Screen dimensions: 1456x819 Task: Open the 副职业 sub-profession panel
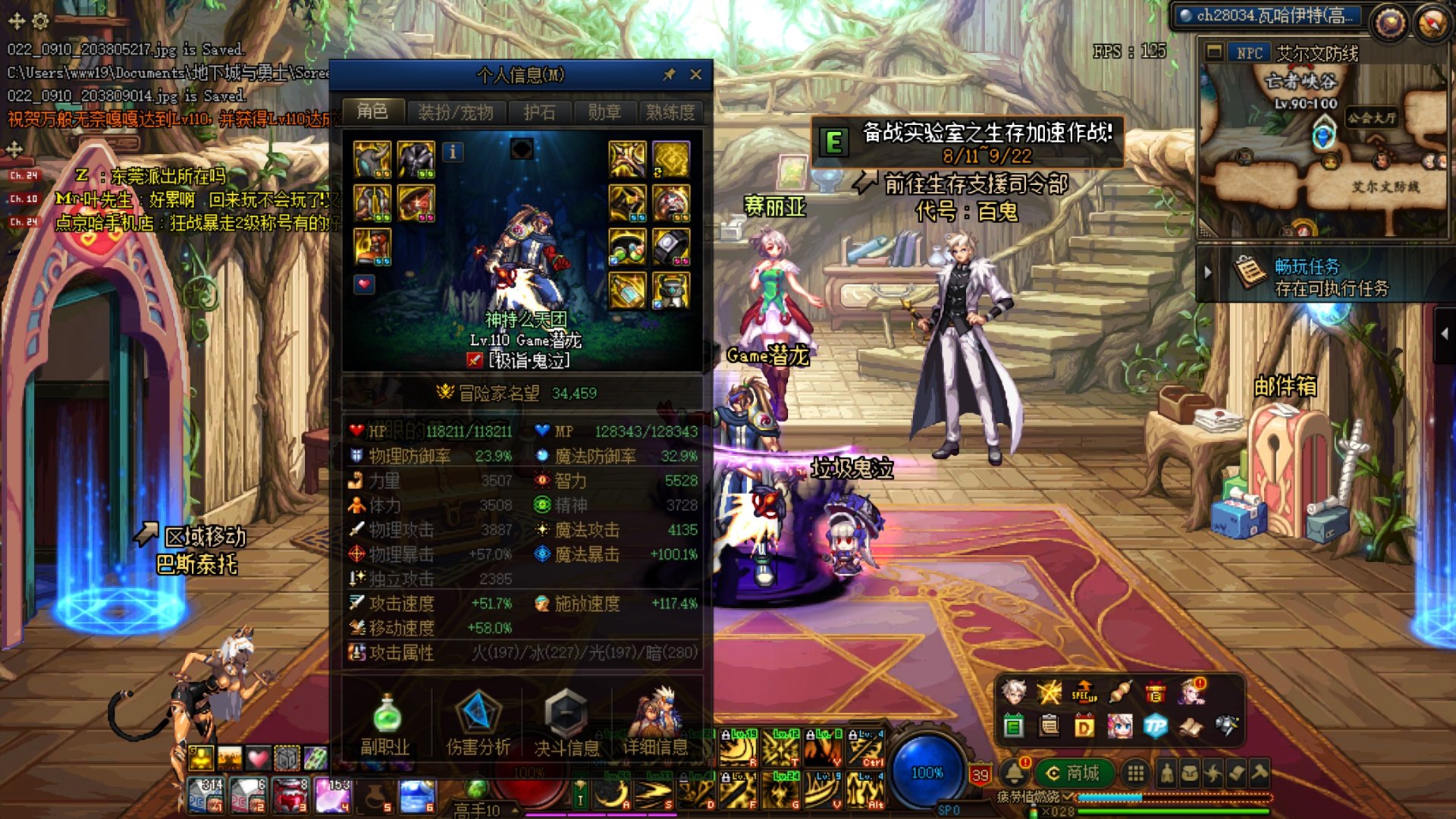385,724
